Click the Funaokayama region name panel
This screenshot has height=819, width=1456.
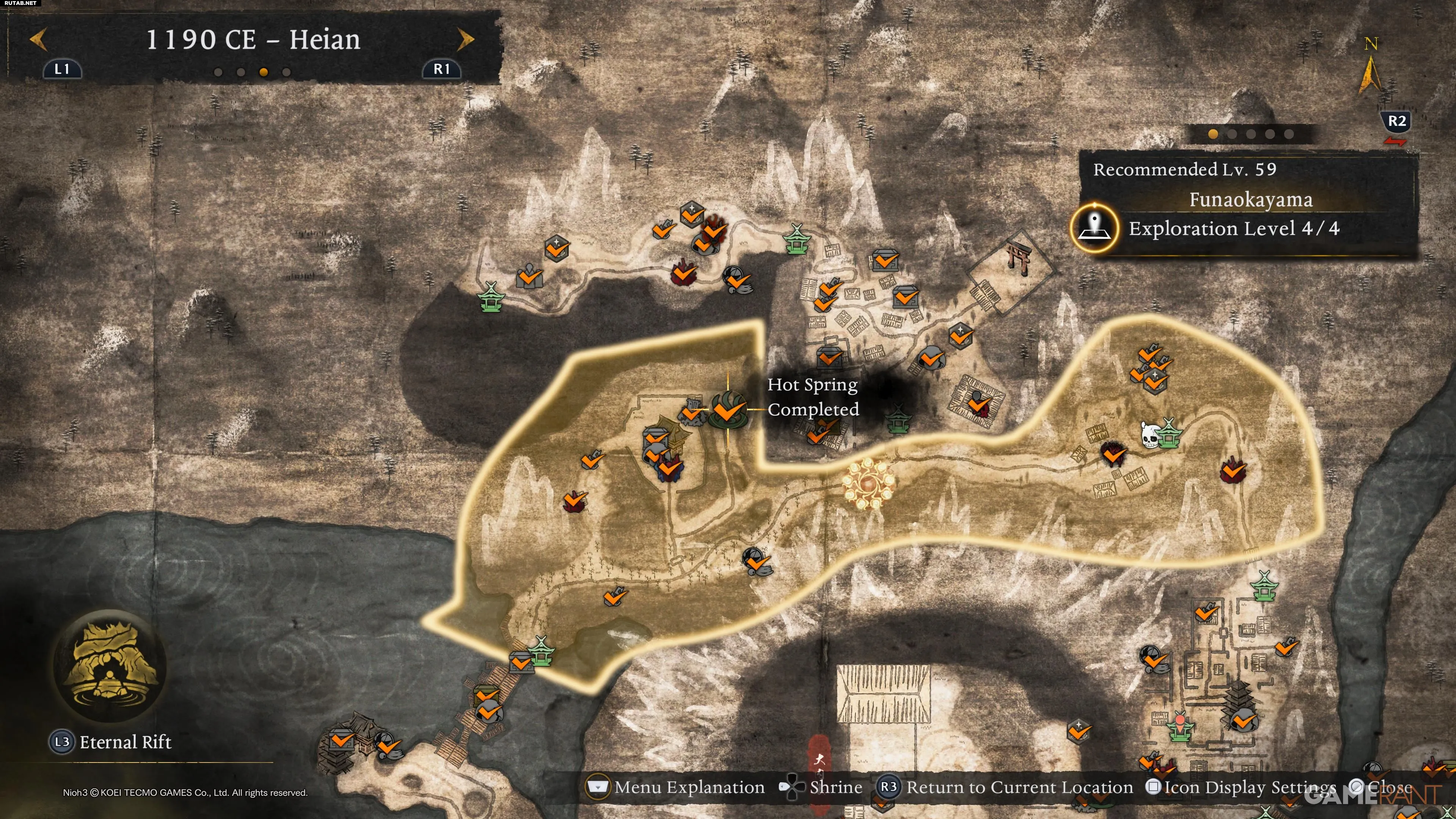1250,200
